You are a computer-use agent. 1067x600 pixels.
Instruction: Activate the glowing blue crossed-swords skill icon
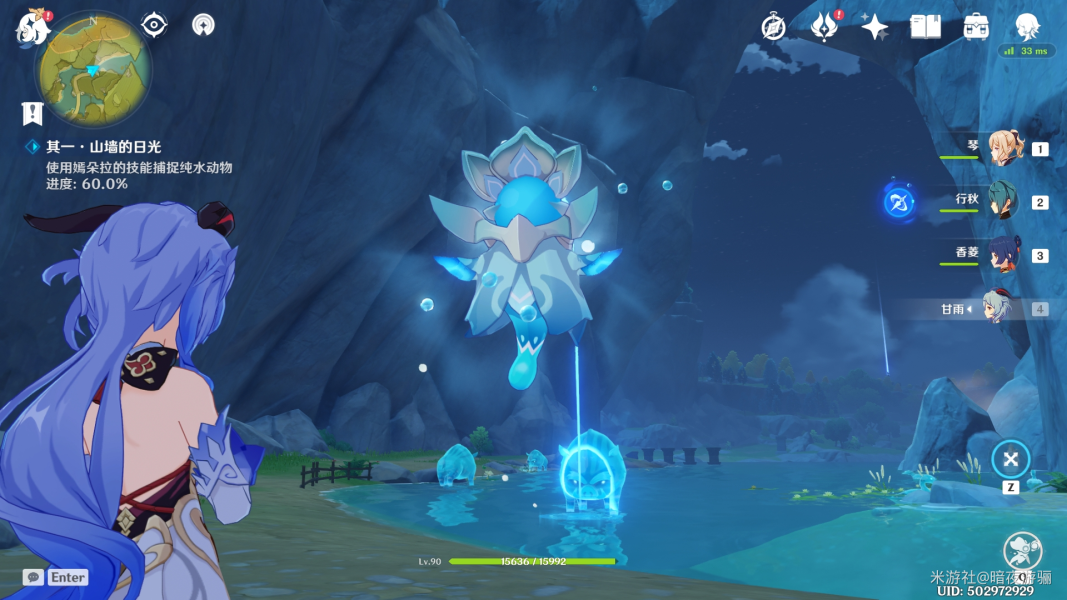[898, 203]
